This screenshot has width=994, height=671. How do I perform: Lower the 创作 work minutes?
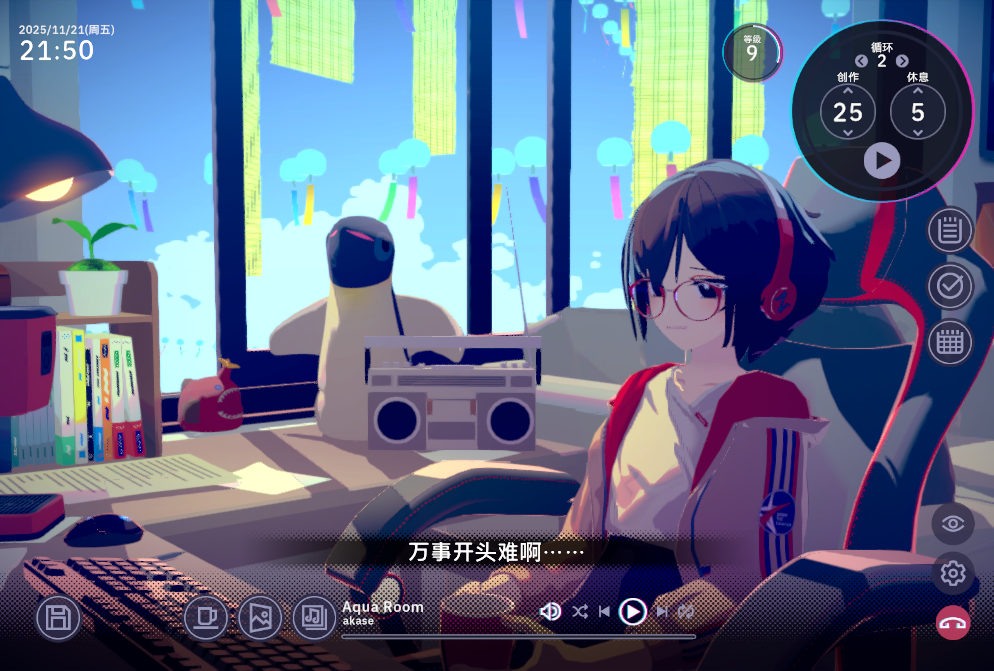pos(848,133)
